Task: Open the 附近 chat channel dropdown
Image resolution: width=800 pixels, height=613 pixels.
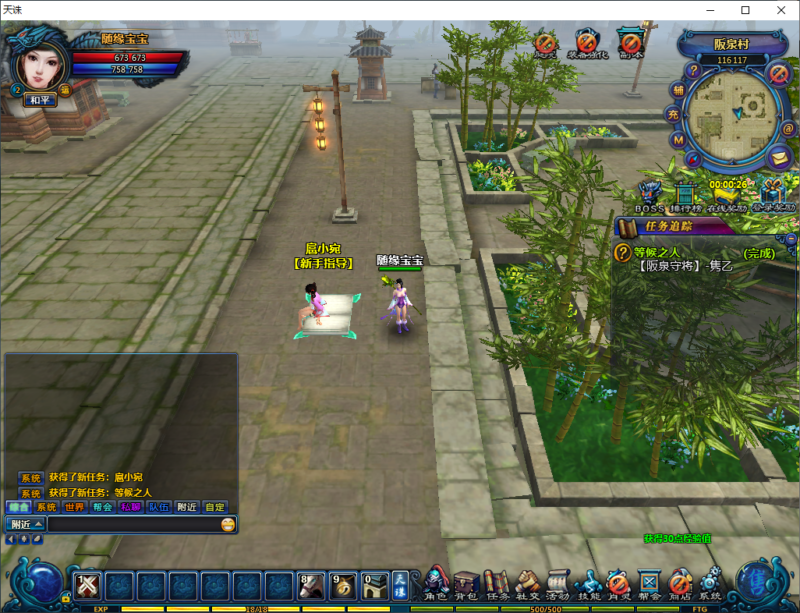Action: pos(27,524)
